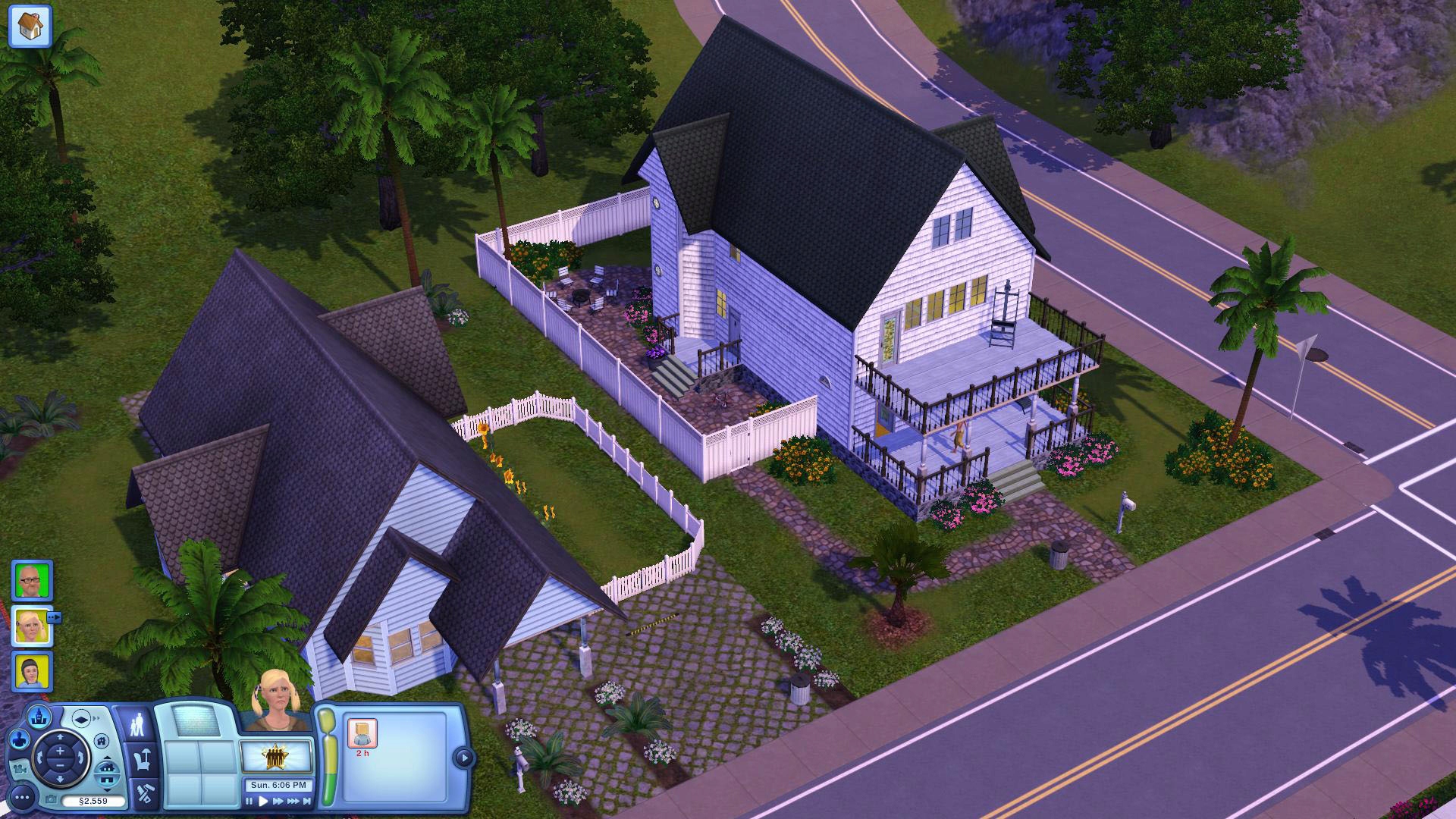Pause the game with the pause button

pos(249,802)
